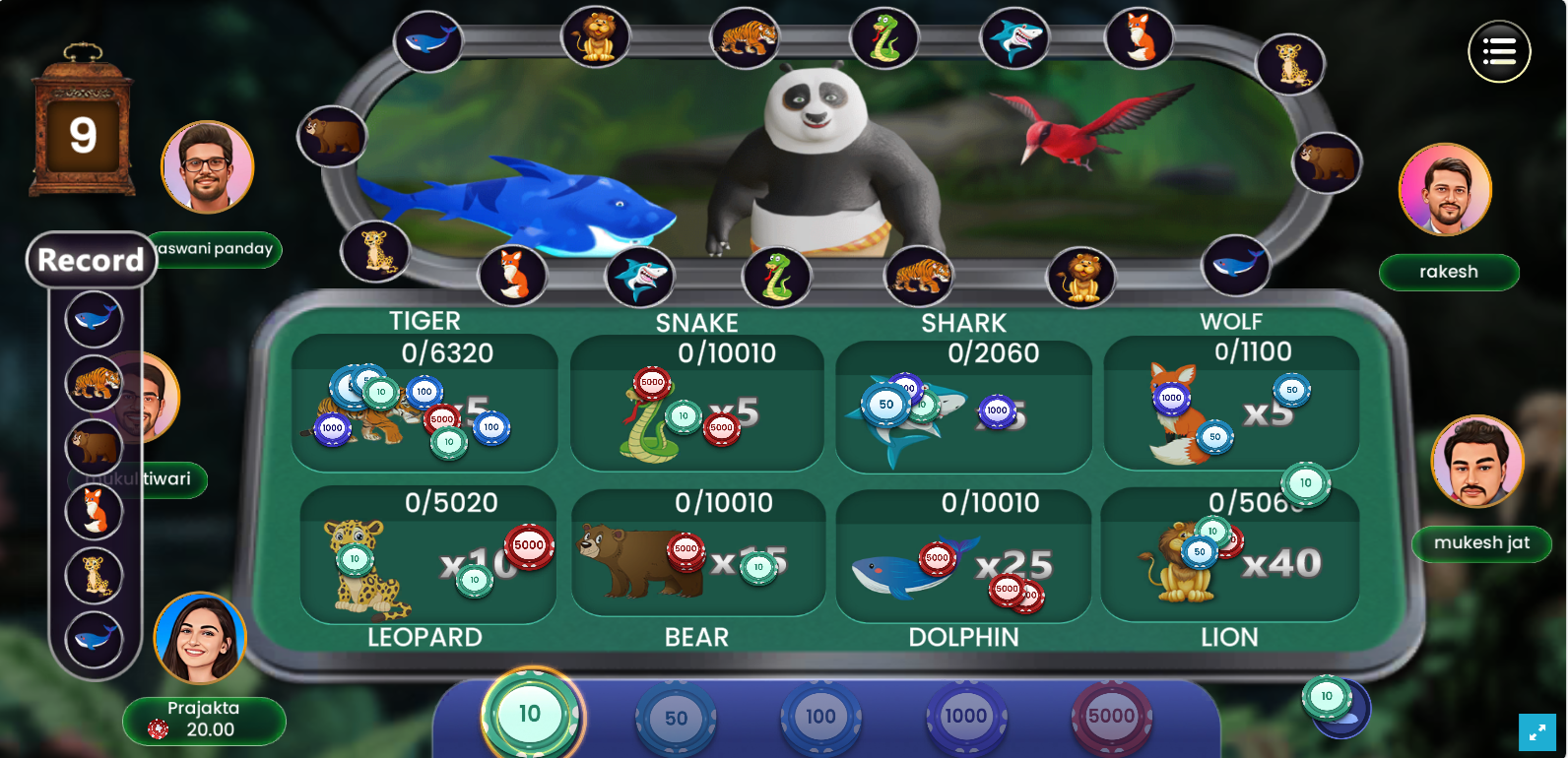
Task: Select the snake icon on the top track
Action: pyautogui.click(x=883, y=36)
